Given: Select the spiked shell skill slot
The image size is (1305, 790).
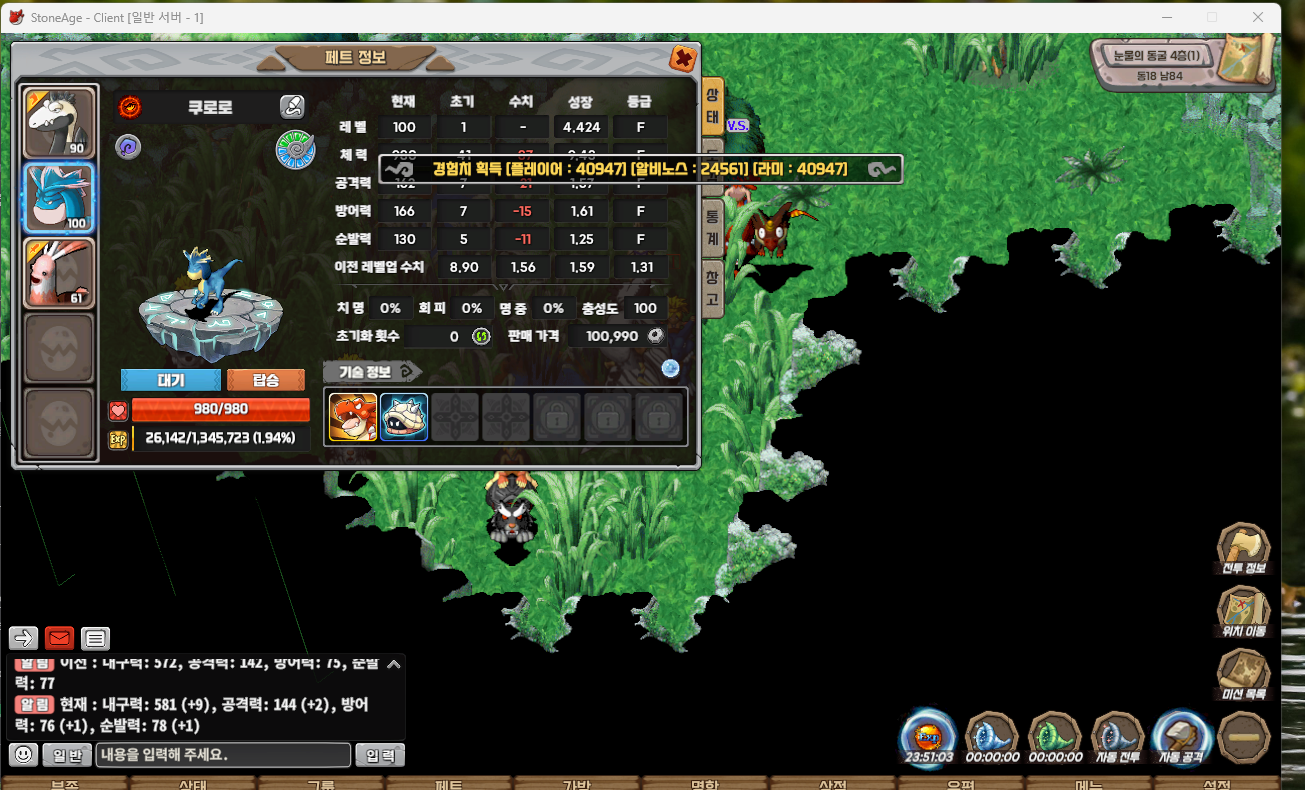Looking at the screenshot, I should click(404, 417).
